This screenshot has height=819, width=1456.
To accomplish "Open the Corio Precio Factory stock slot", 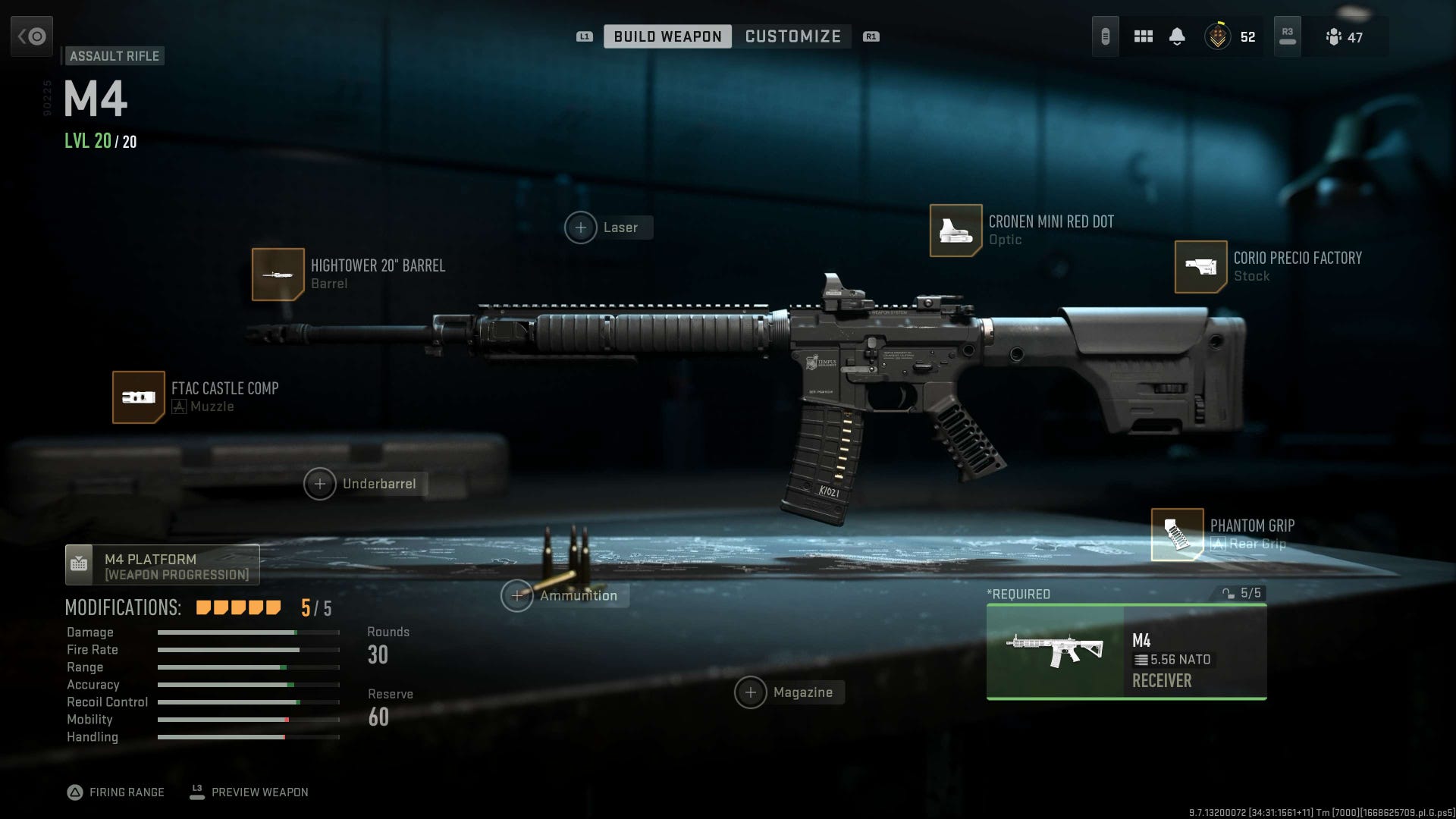I will pos(1201,267).
